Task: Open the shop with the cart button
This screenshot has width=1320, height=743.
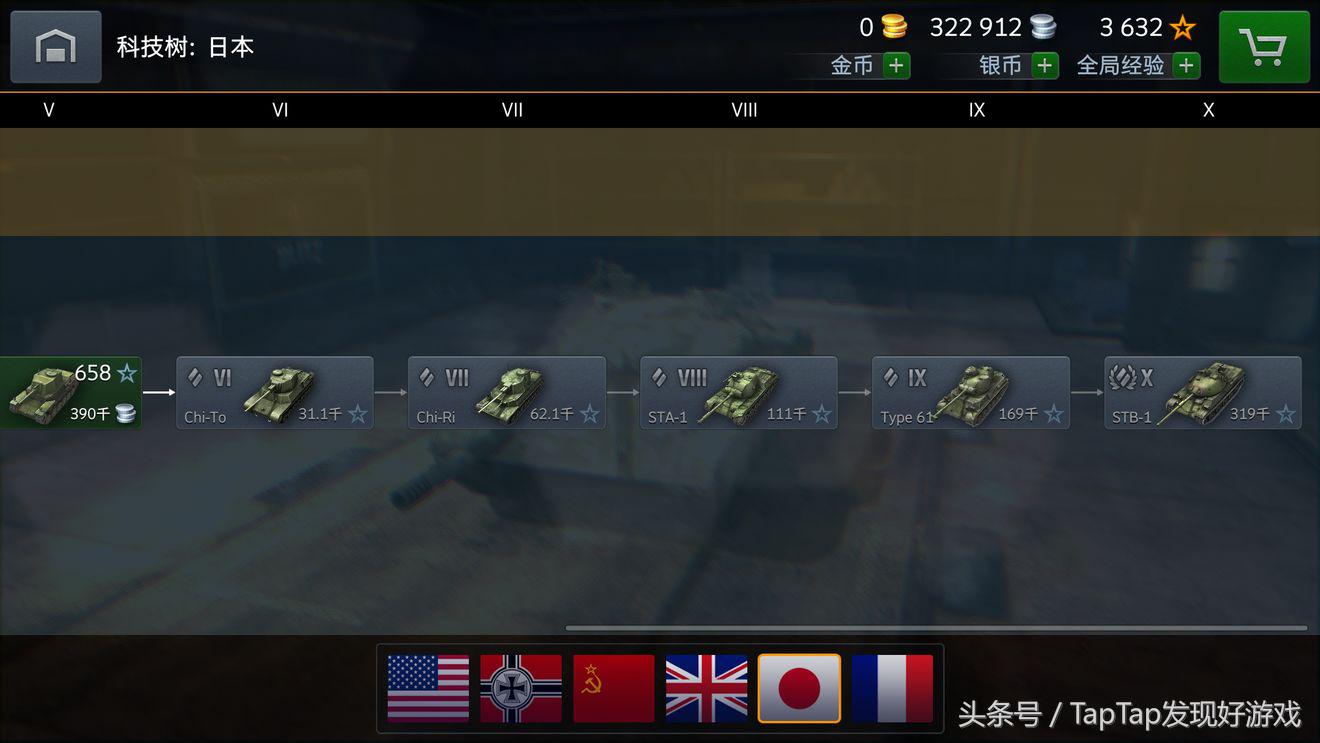Action: click(1264, 47)
